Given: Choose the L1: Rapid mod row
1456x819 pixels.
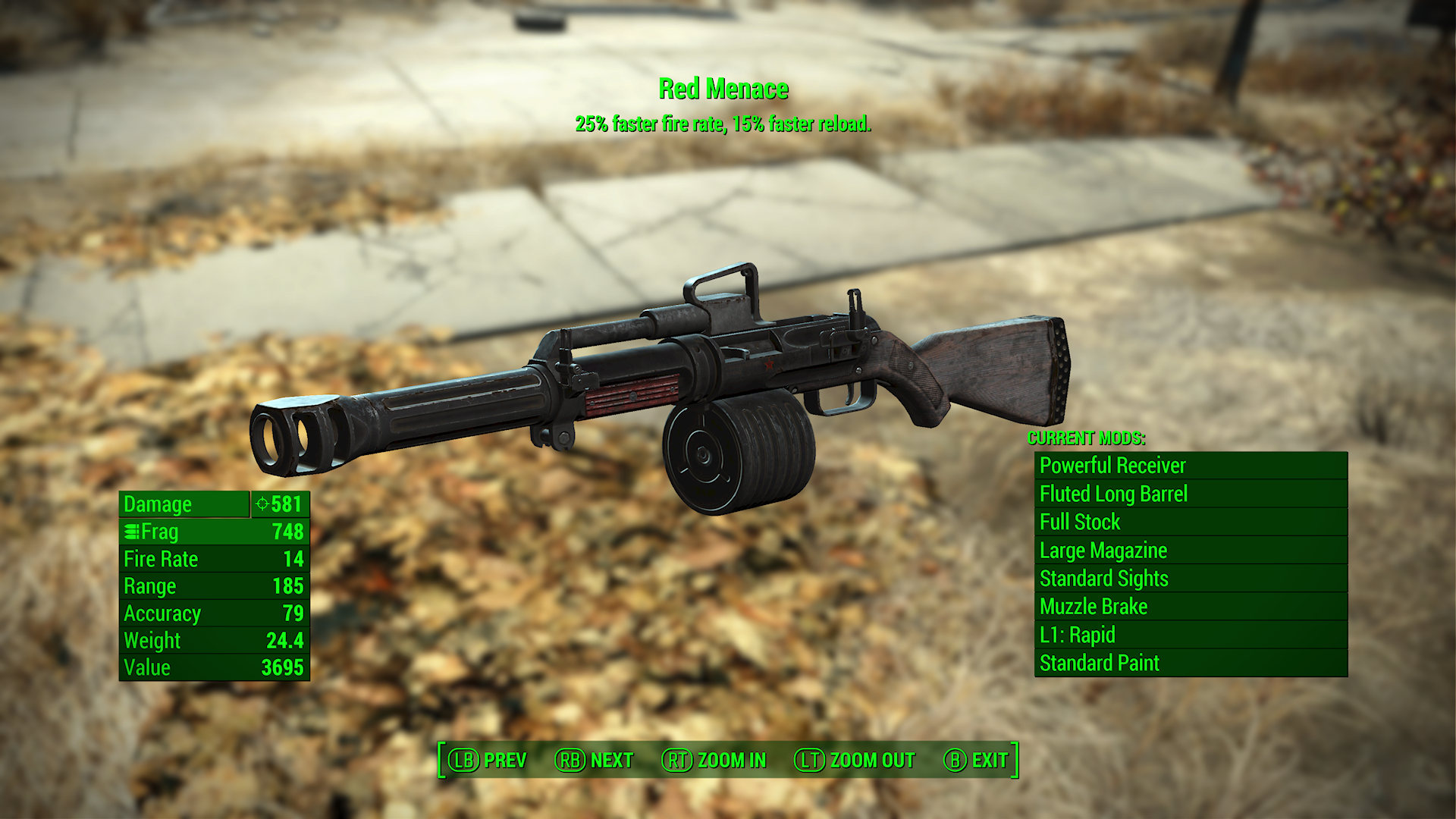Looking at the screenshot, I should (1191, 635).
